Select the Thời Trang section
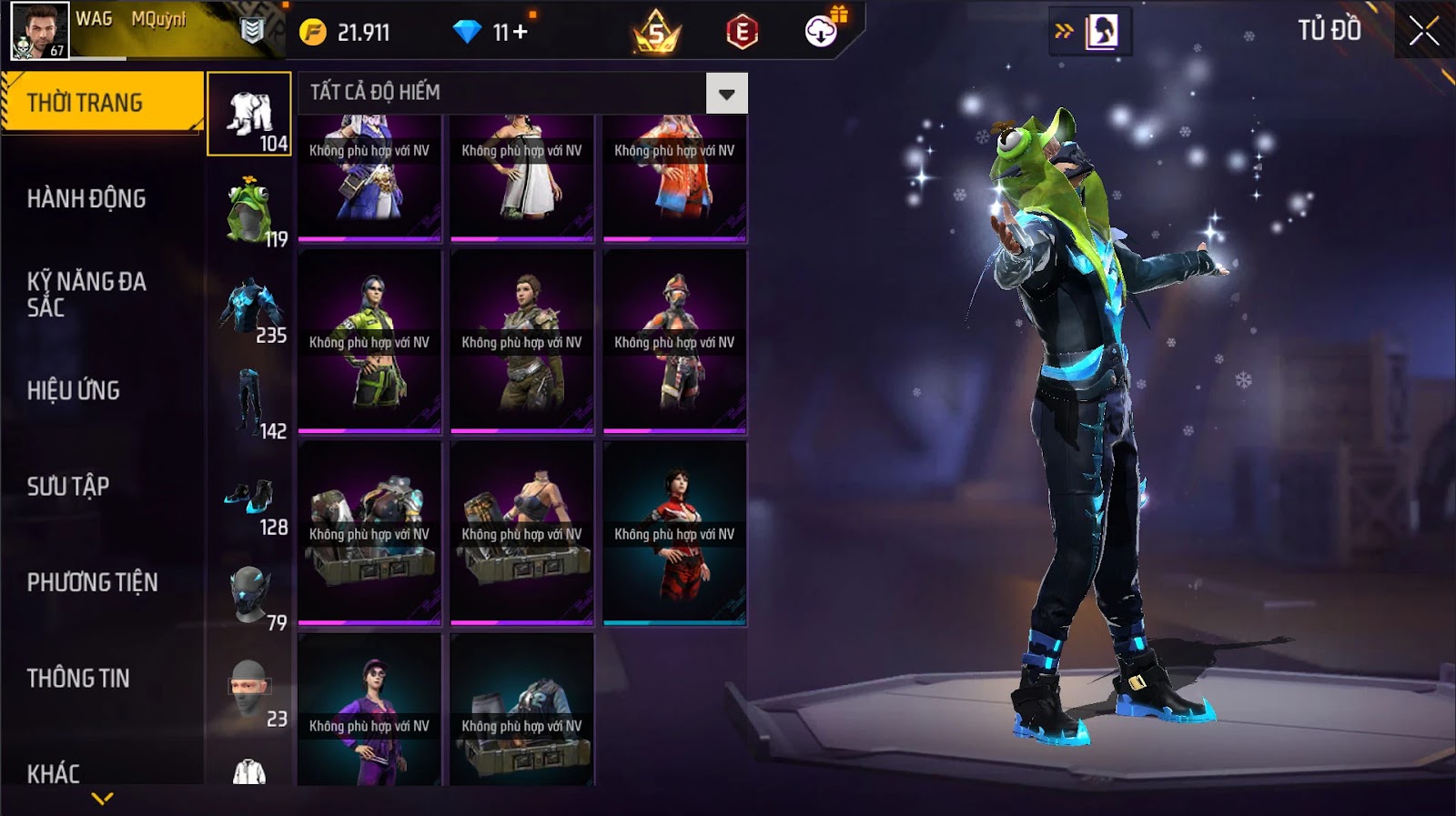1456x816 pixels. tap(85, 103)
